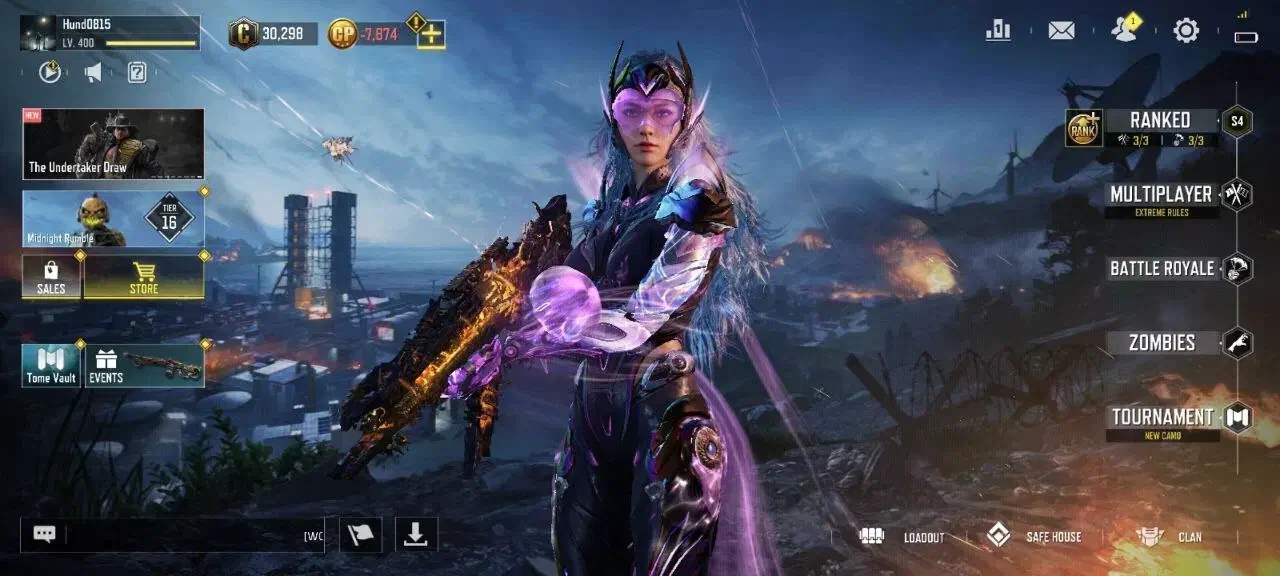
Task: Open the Tome Vault
Action: tap(51, 365)
